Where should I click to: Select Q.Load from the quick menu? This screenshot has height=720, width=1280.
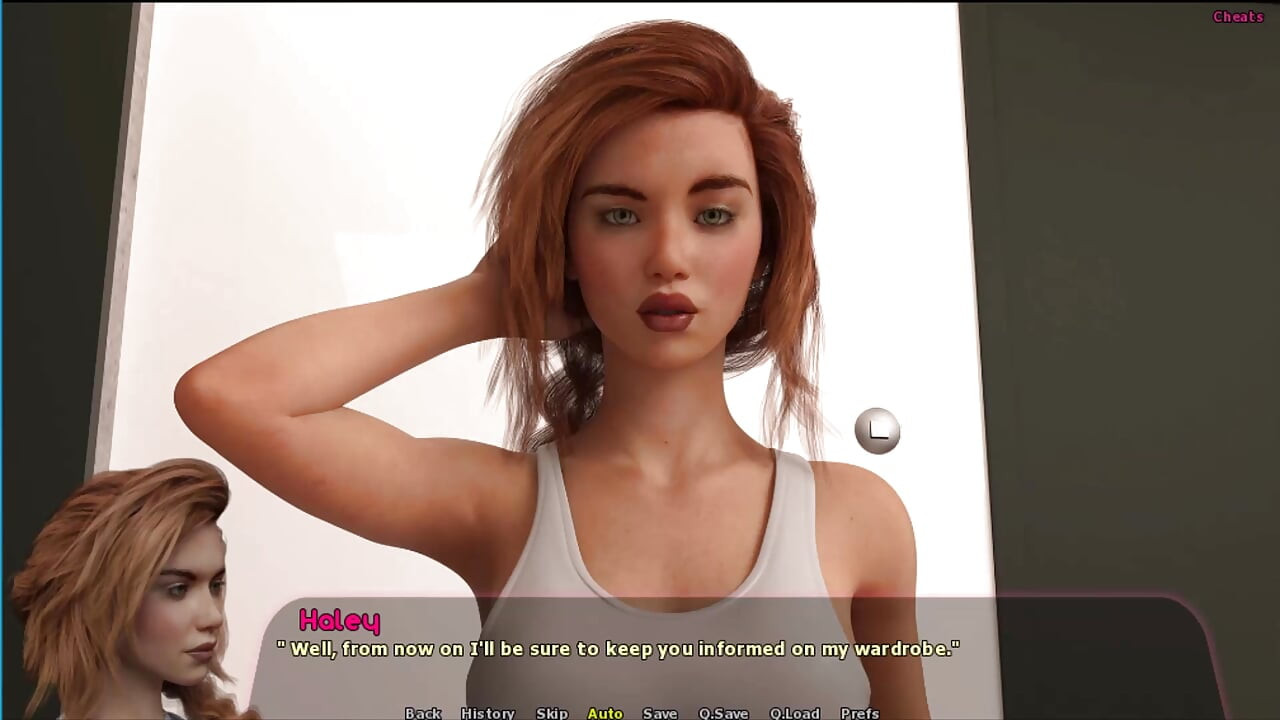tap(796, 714)
